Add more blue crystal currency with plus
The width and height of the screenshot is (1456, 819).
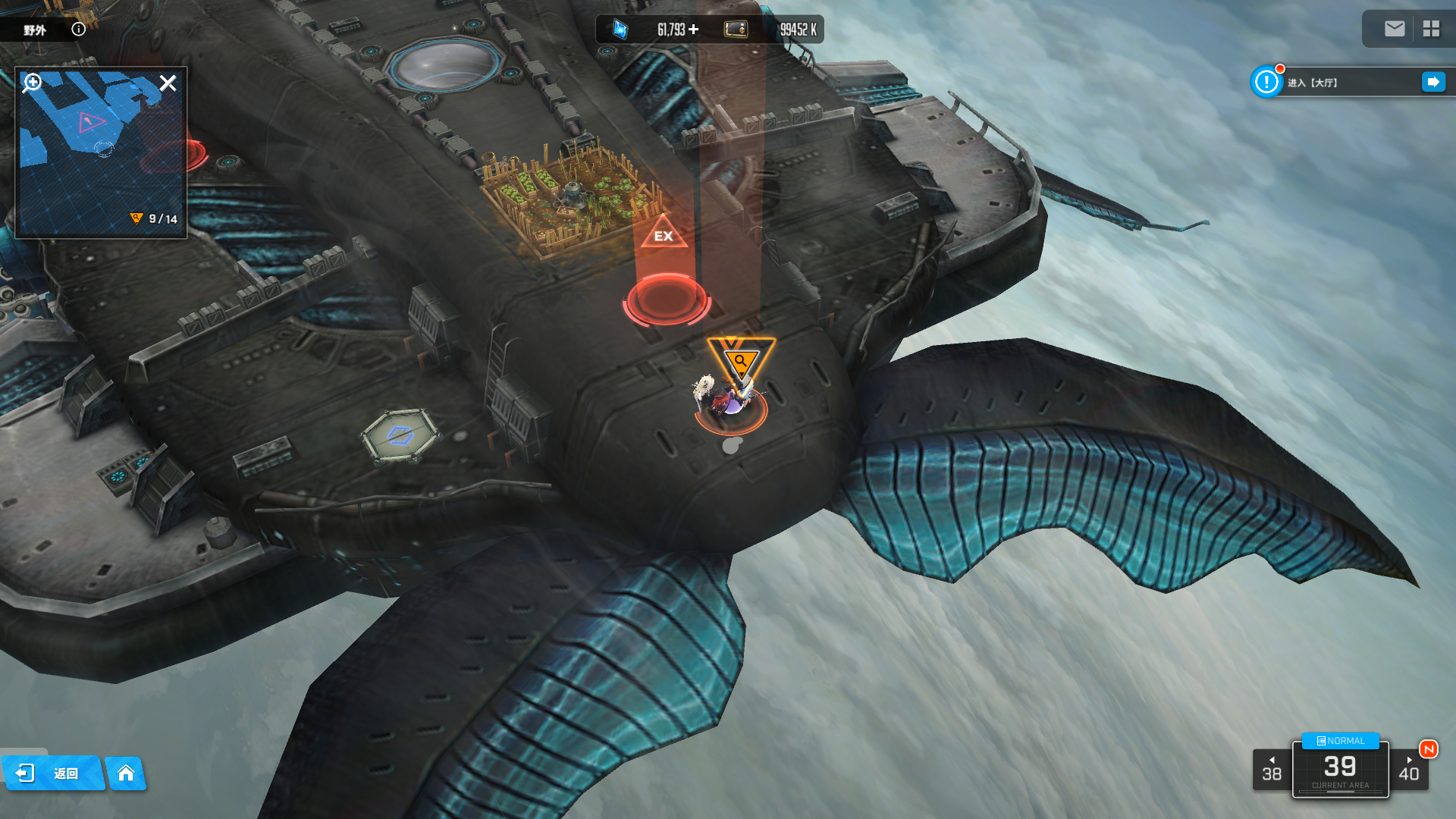point(694,30)
